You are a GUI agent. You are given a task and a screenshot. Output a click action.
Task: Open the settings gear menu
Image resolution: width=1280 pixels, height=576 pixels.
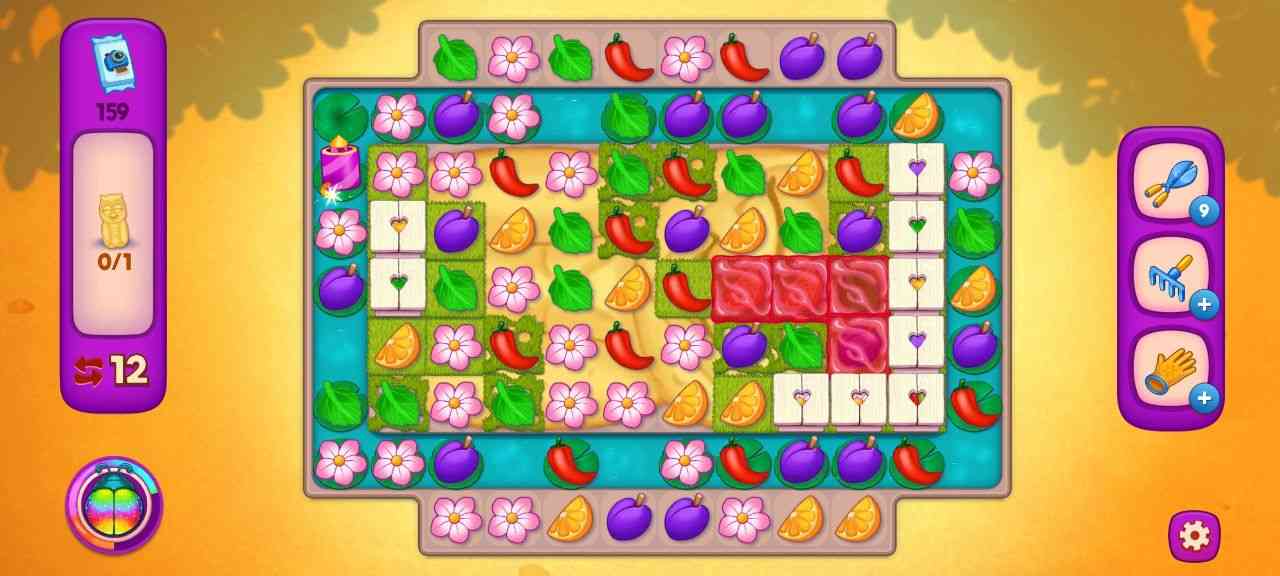coord(1194,536)
